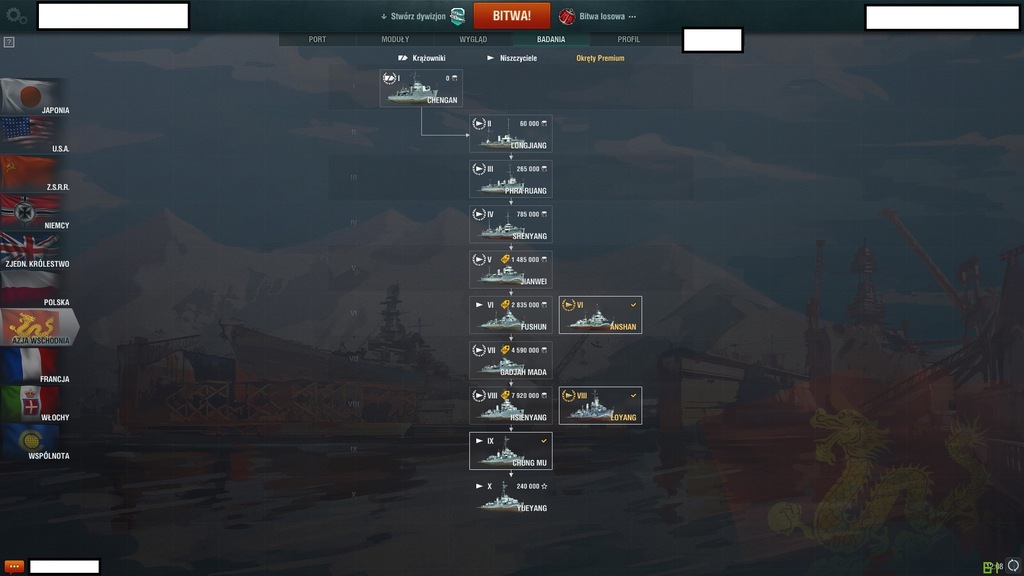The width and height of the screenshot is (1024, 576).
Task: Switch to the Moduły tab
Action: [395, 39]
